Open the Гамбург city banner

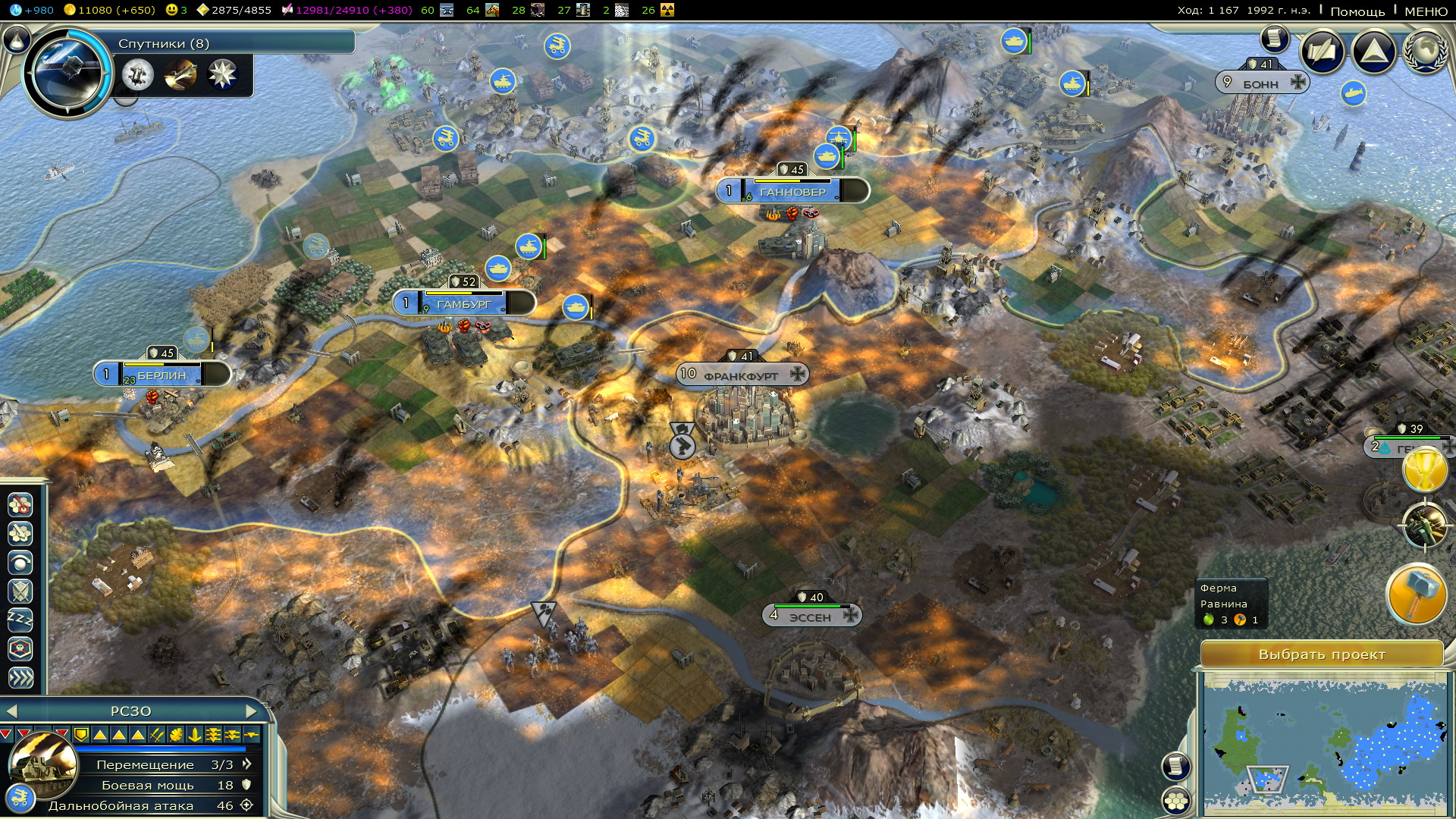pyautogui.click(x=464, y=303)
